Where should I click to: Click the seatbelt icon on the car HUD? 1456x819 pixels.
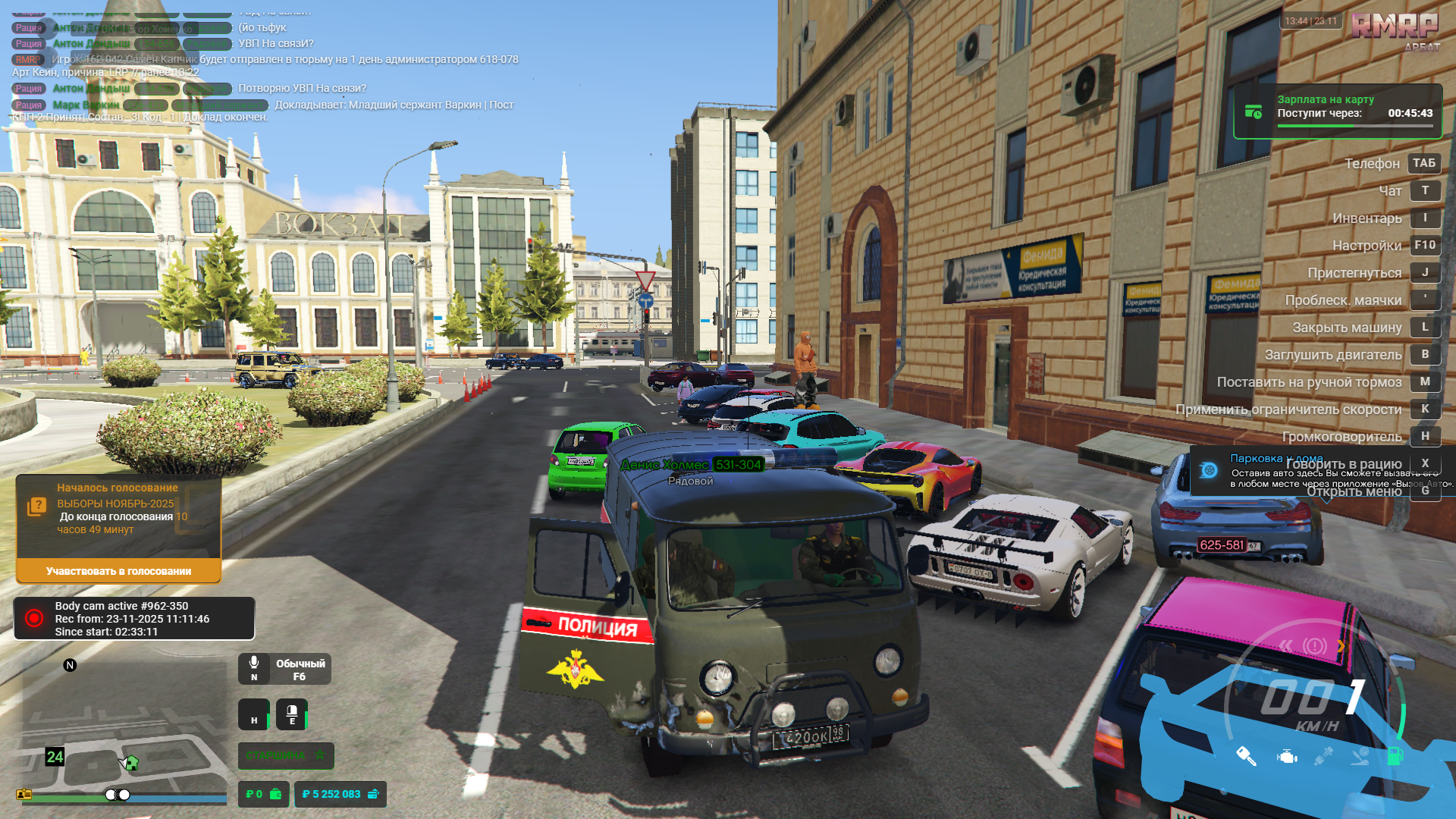(x=1324, y=755)
